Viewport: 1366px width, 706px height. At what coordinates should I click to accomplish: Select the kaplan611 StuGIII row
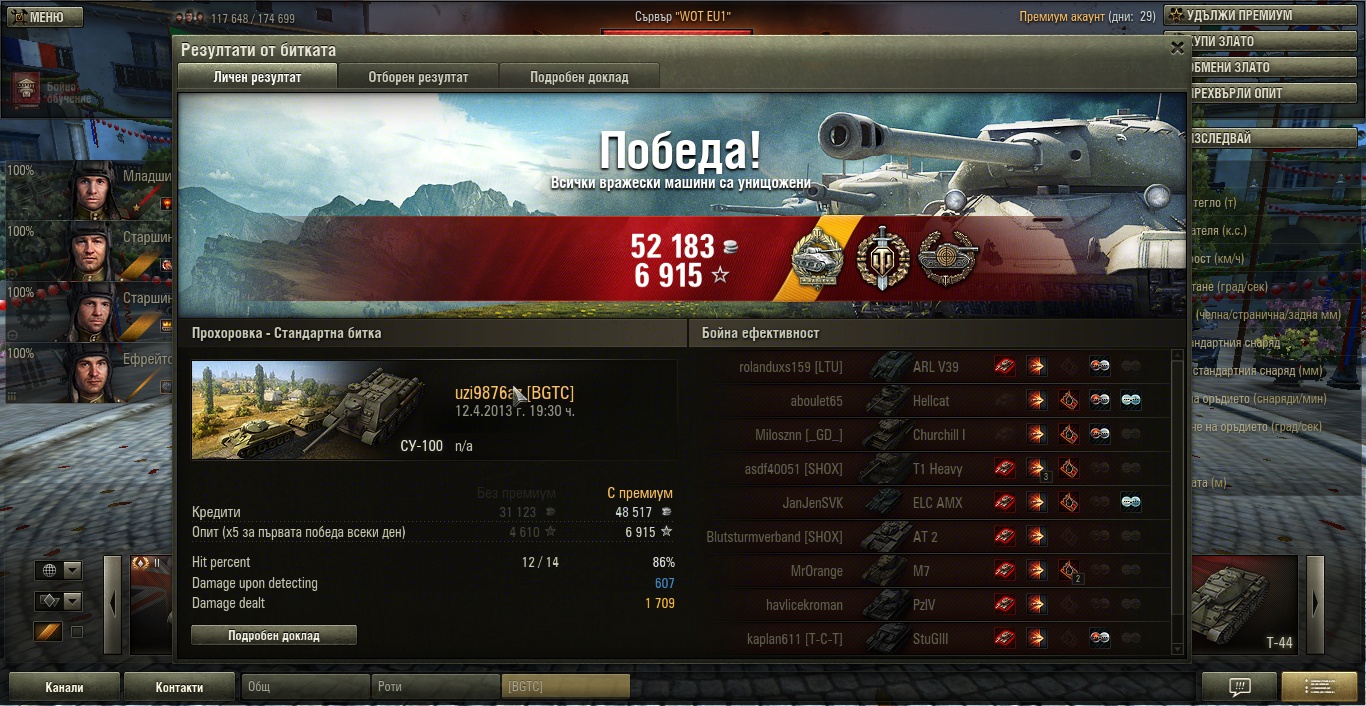click(930, 639)
